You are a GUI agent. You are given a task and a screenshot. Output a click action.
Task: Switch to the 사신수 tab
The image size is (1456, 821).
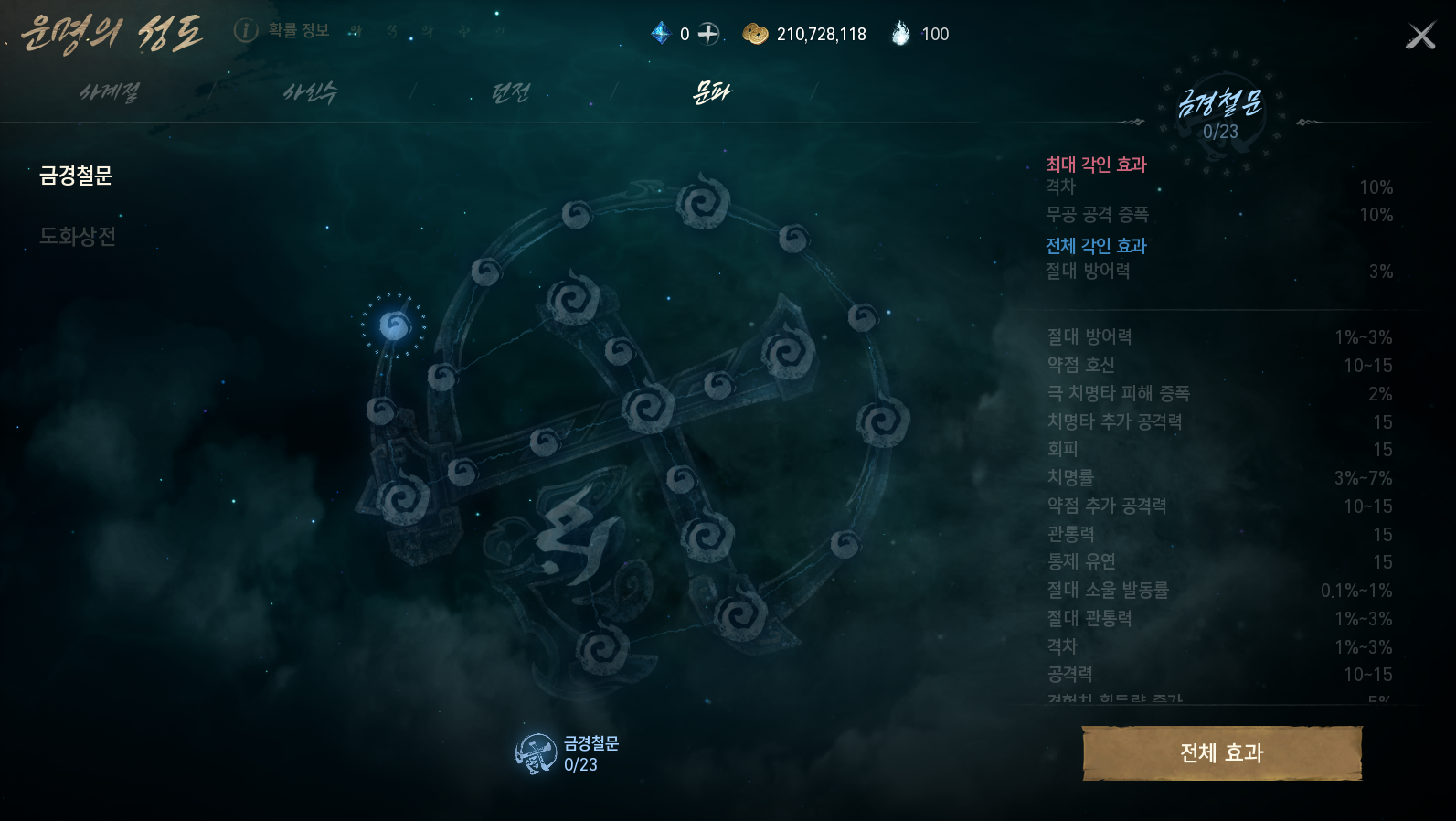[x=310, y=92]
